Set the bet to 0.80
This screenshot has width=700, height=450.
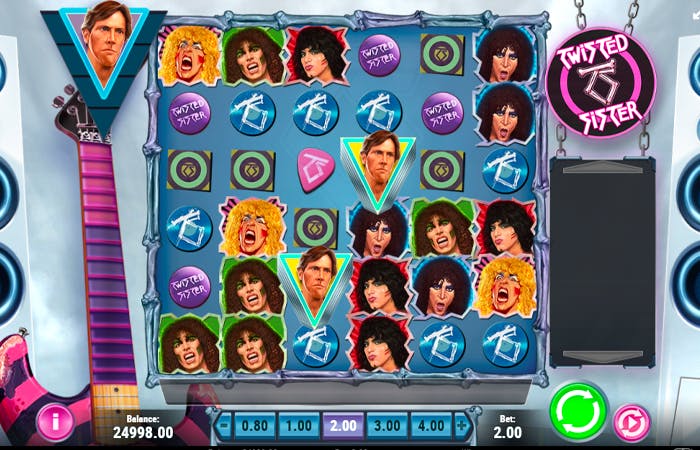[255, 425]
